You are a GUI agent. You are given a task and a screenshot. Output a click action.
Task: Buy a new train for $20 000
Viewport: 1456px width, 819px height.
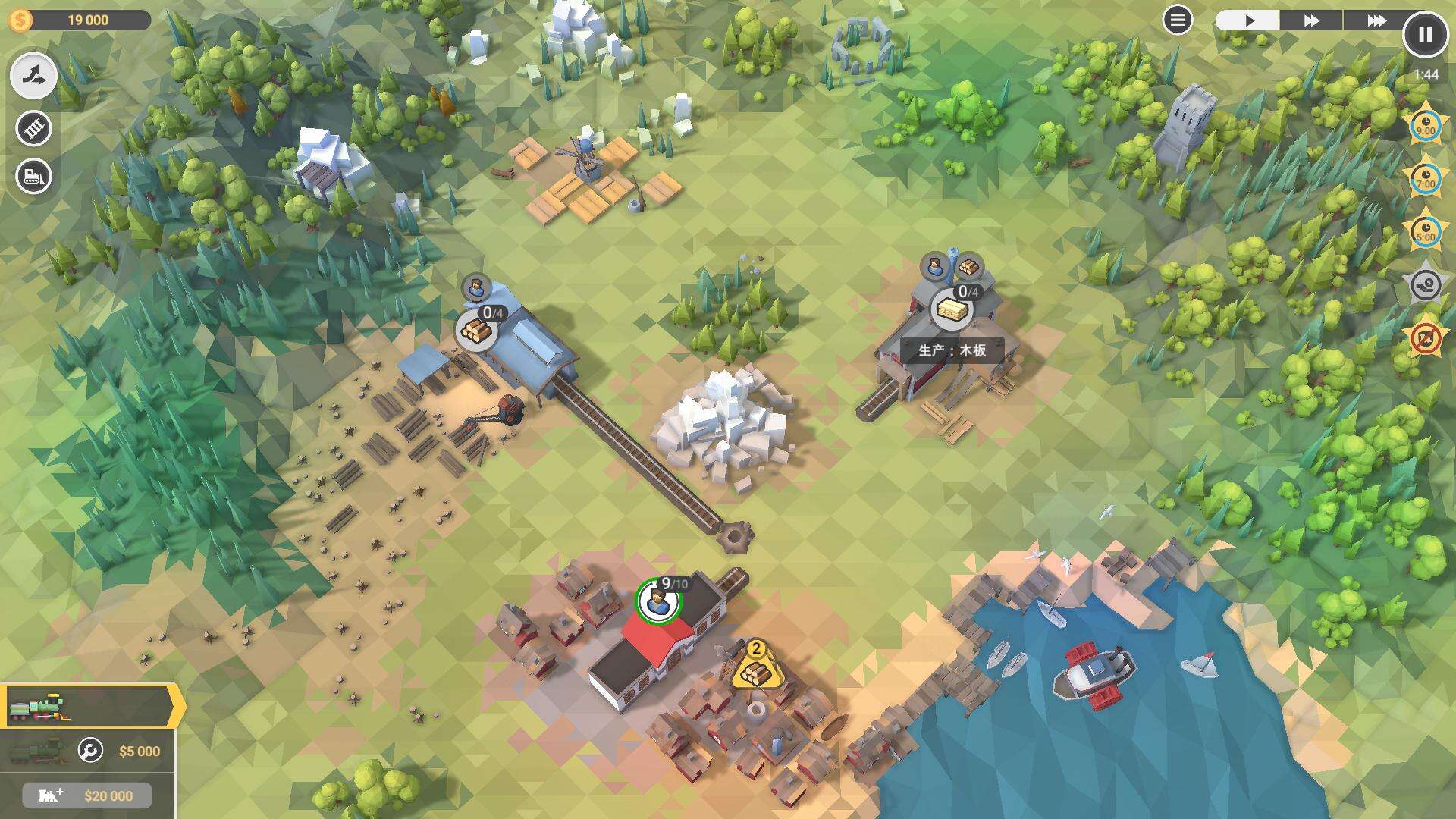point(87,795)
